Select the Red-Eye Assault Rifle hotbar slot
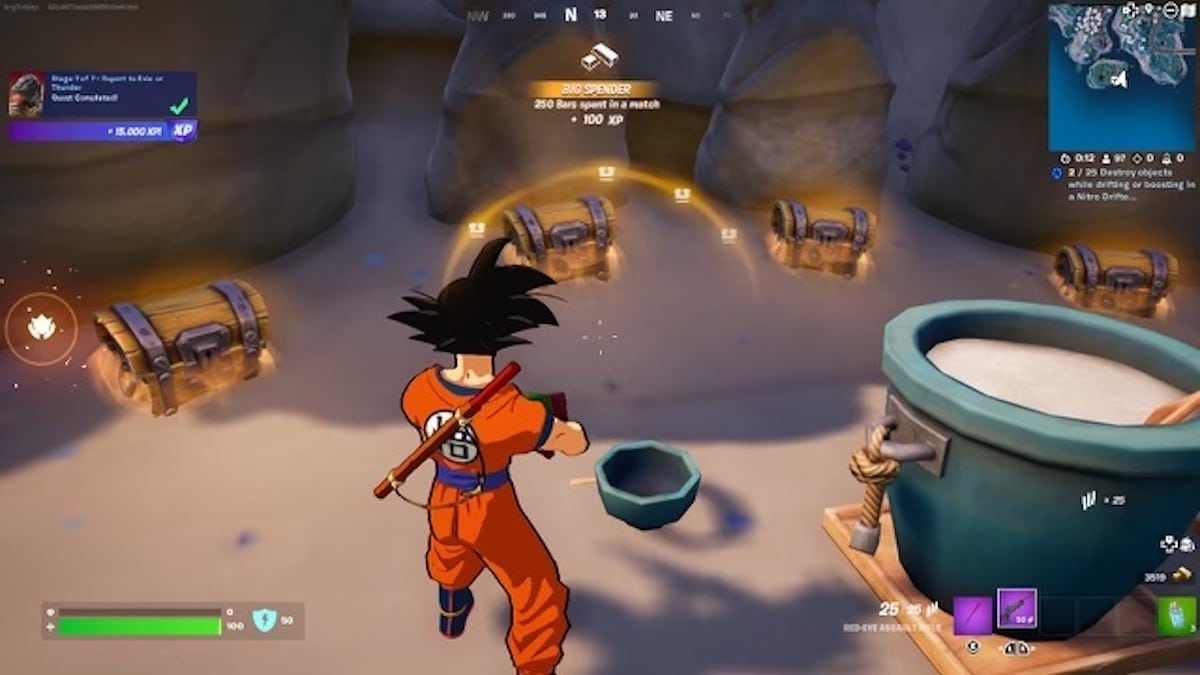The height and width of the screenshot is (675, 1200). tap(1017, 608)
